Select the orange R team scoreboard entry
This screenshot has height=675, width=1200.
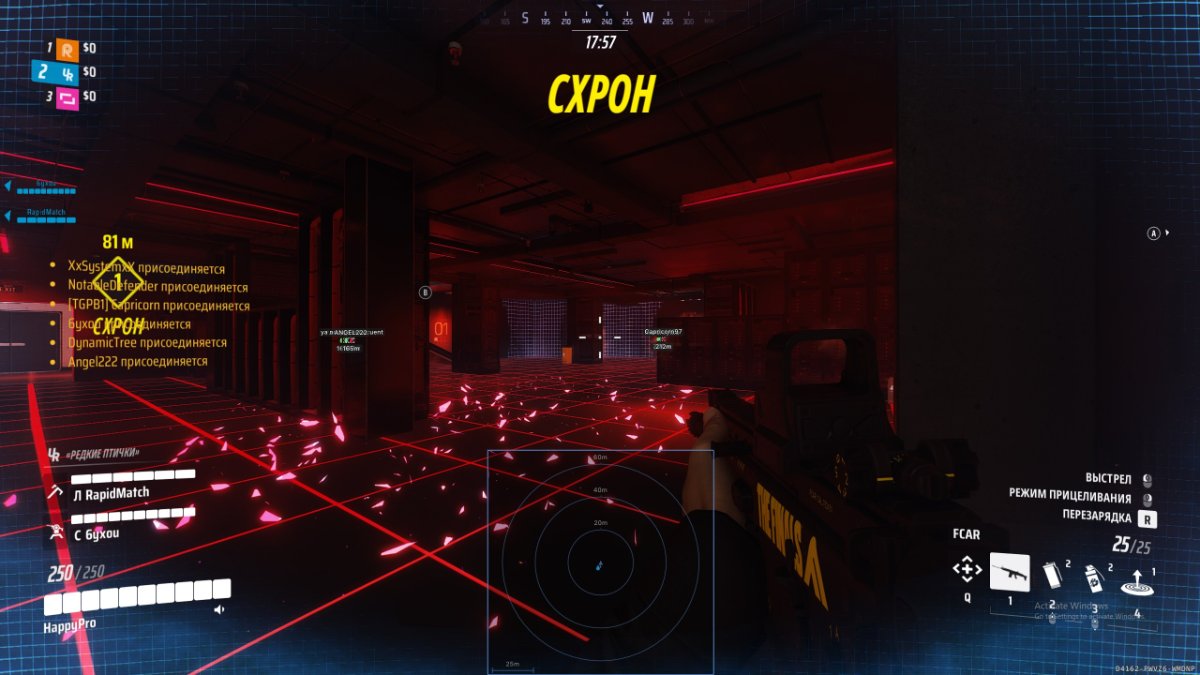click(67, 47)
